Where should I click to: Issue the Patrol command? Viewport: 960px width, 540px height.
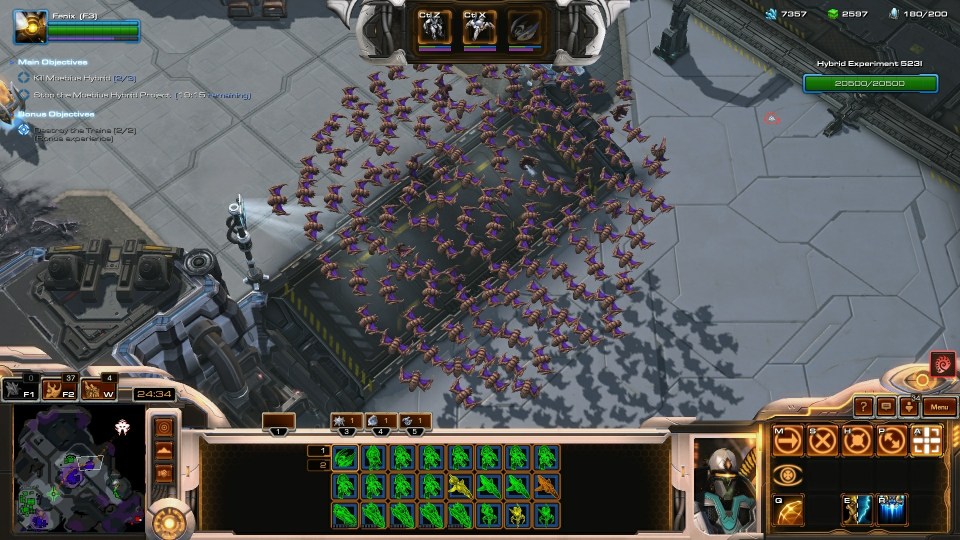[x=889, y=440]
